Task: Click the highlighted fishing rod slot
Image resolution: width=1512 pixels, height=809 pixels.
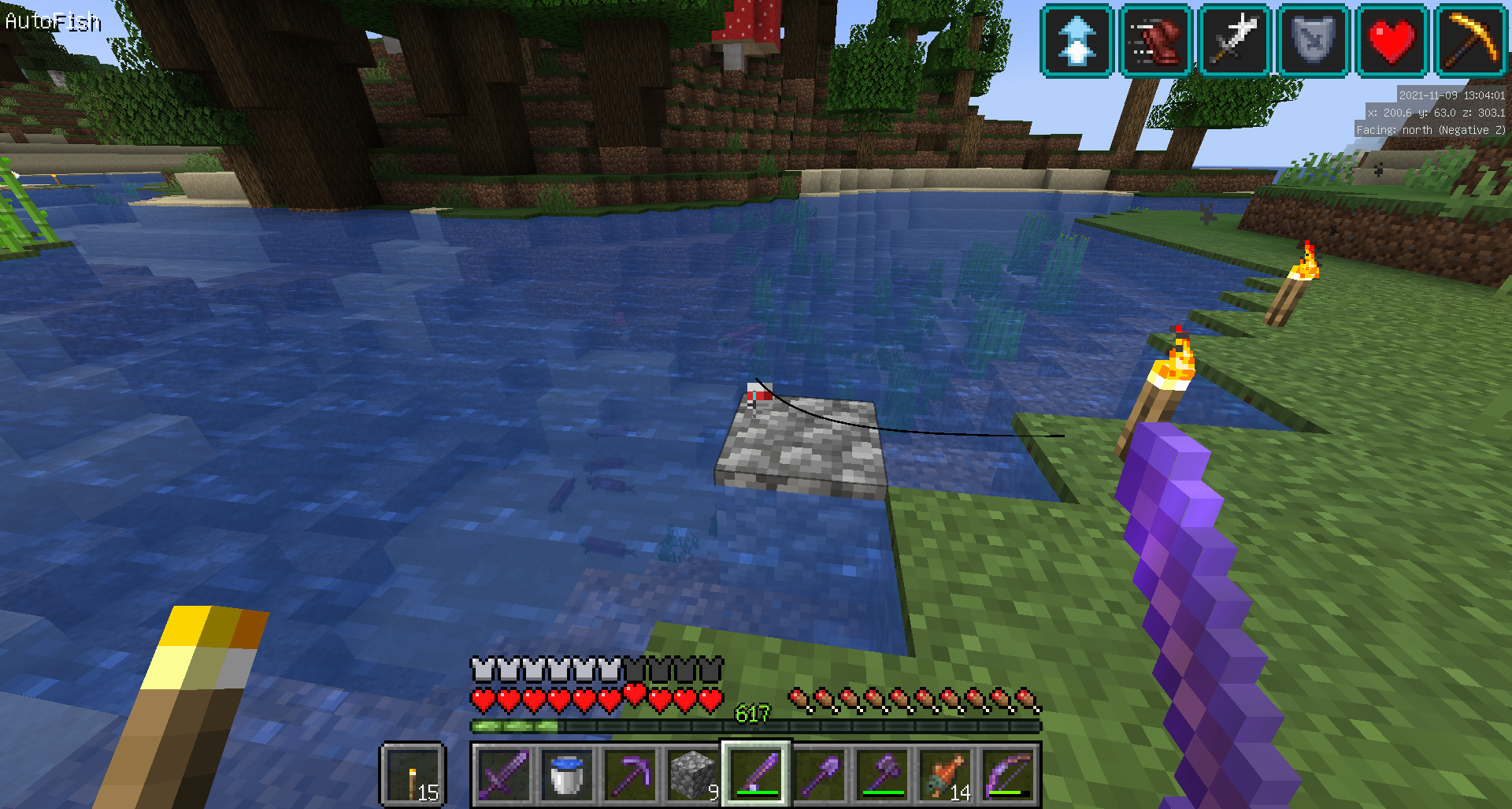Action: [756, 774]
